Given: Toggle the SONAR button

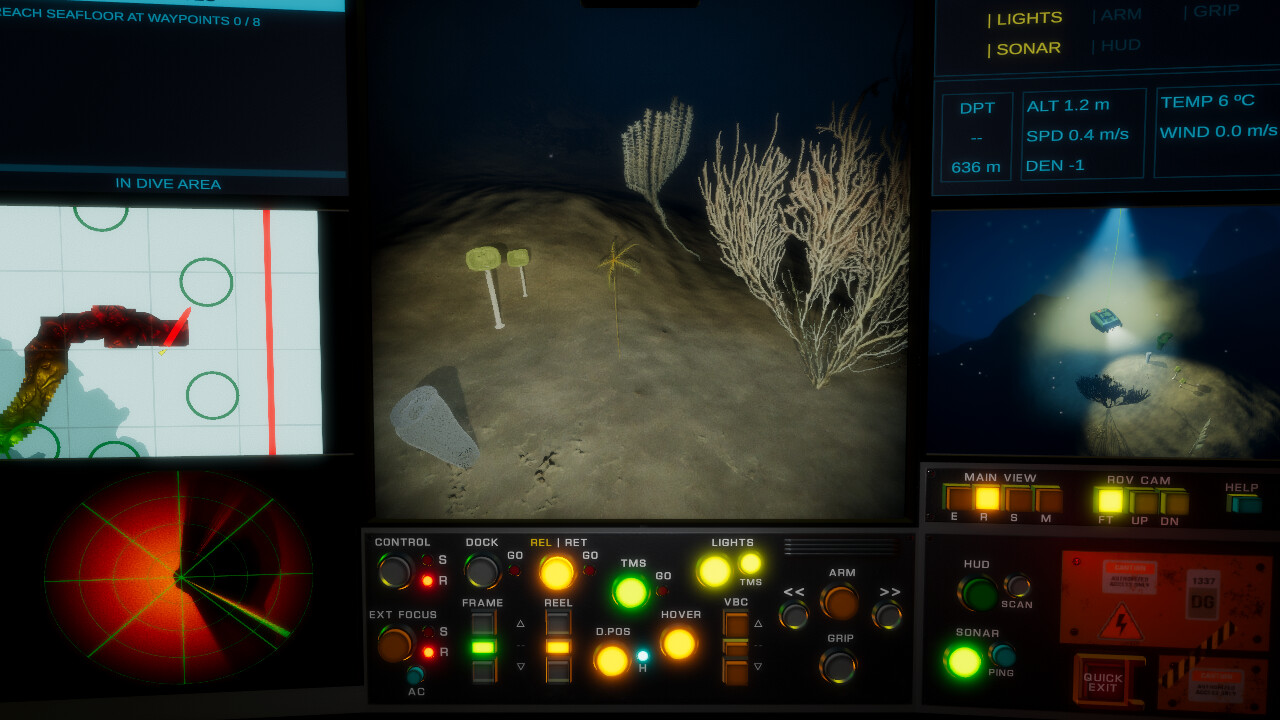Looking at the screenshot, I should (x=963, y=659).
